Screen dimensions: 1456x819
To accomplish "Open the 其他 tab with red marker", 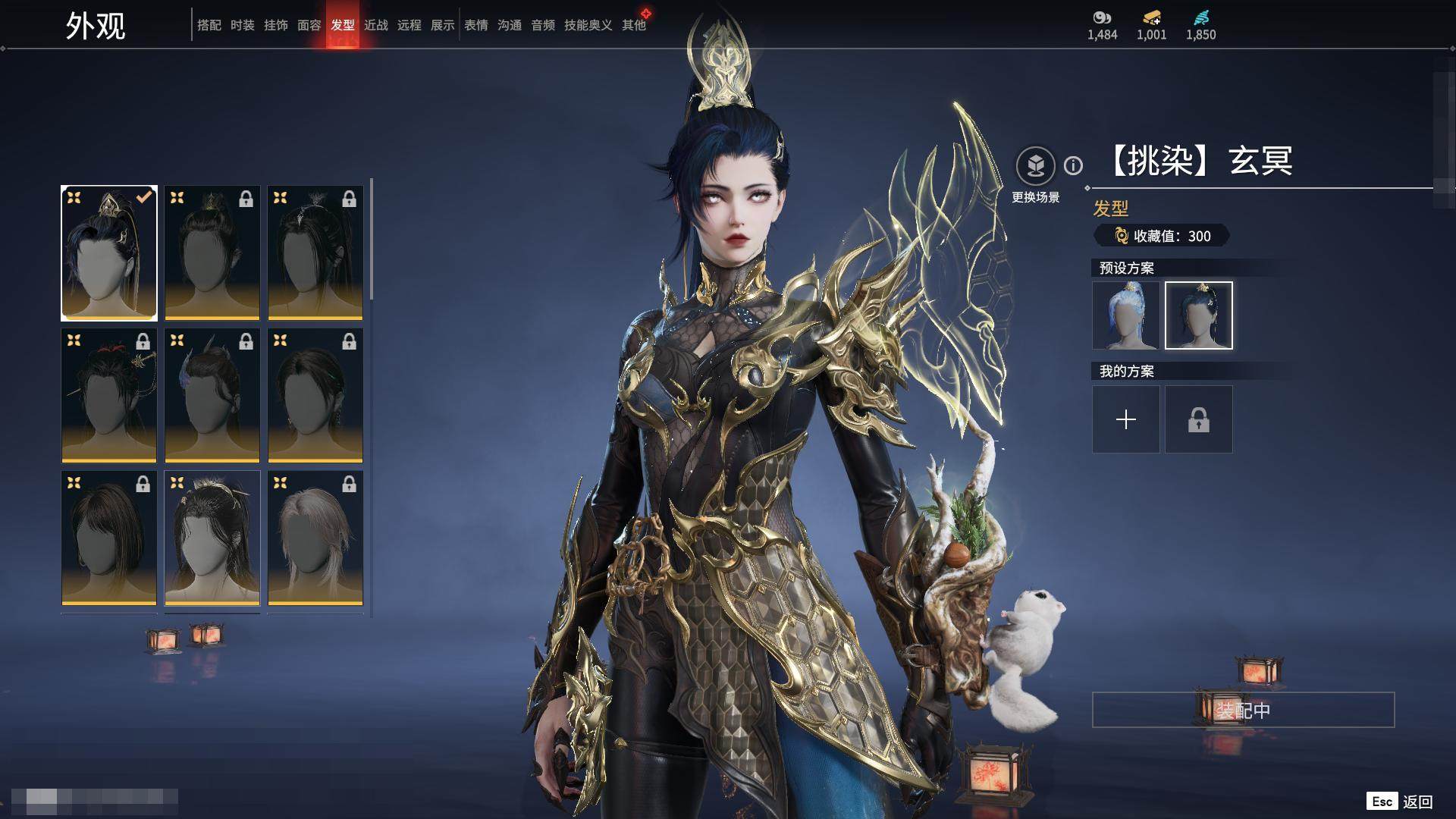I will 634,25.
